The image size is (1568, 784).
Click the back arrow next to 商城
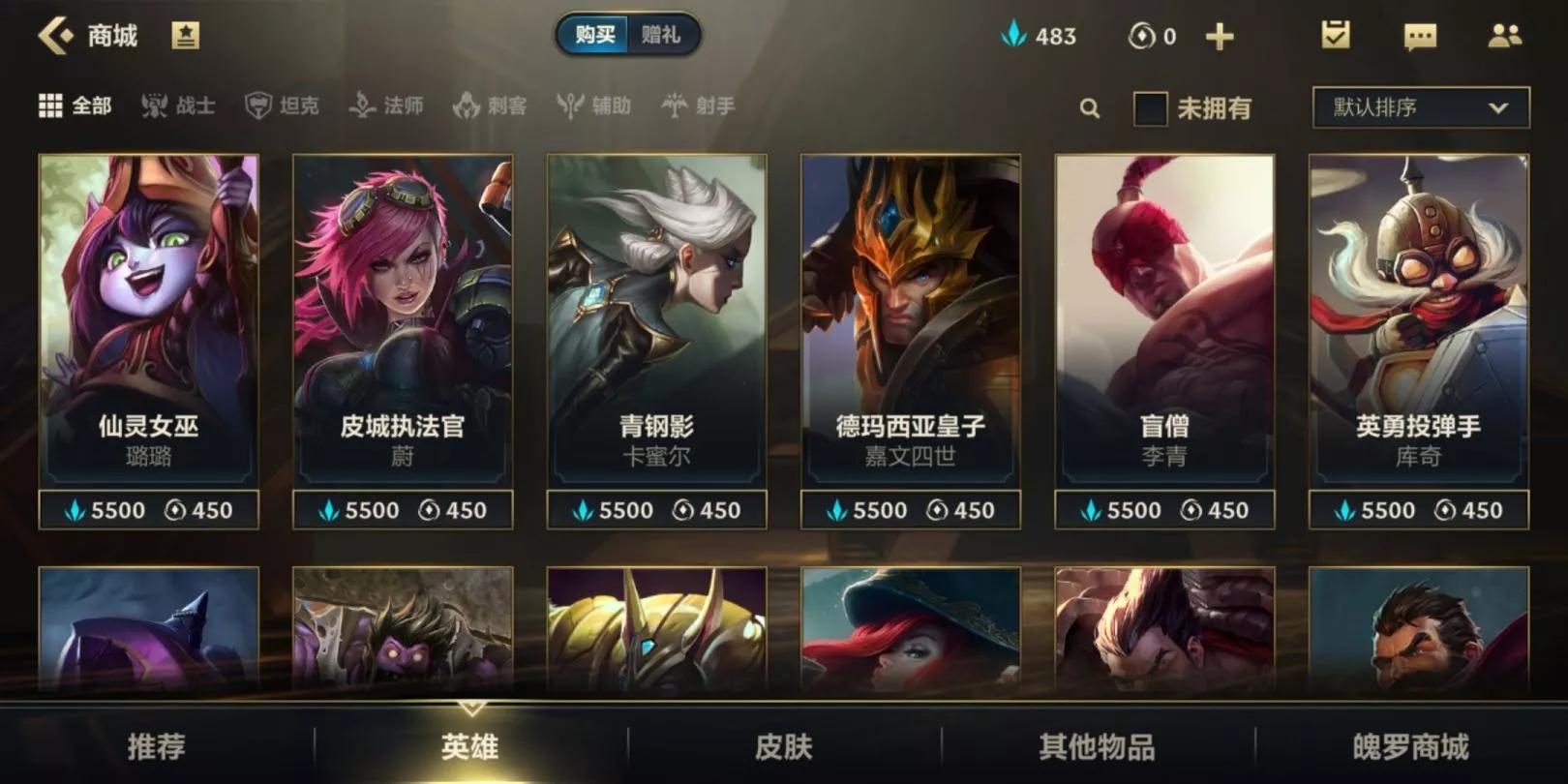(53, 35)
